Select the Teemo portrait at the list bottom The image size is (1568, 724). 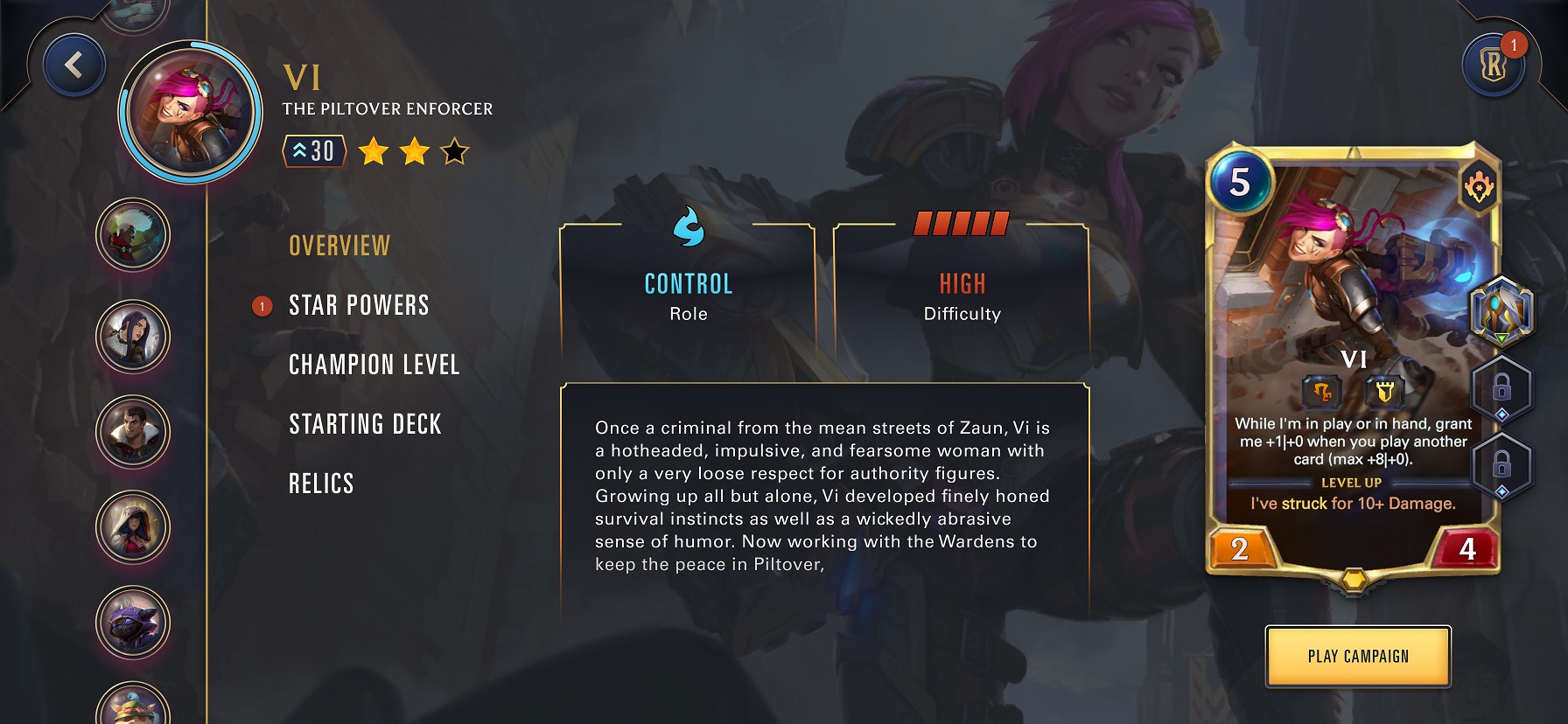tap(133, 707)
